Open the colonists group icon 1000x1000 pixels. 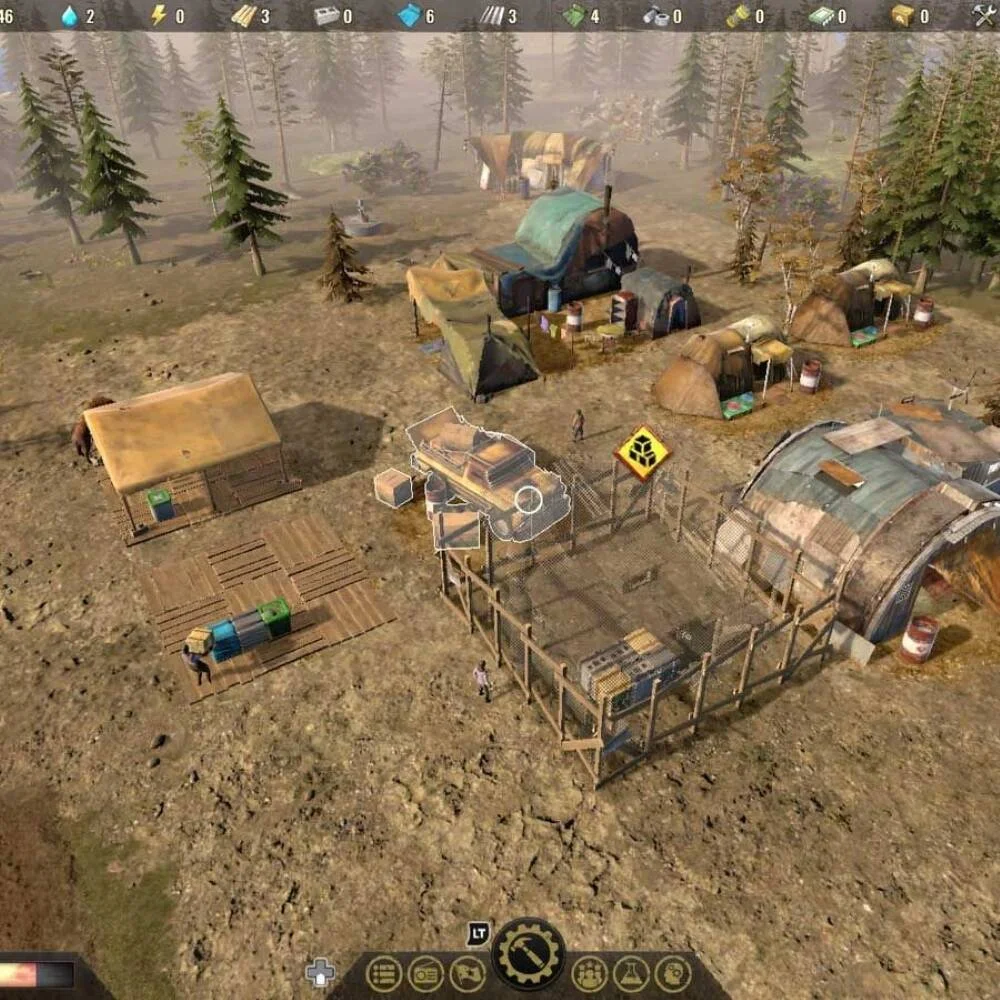[x=590, y=973]
